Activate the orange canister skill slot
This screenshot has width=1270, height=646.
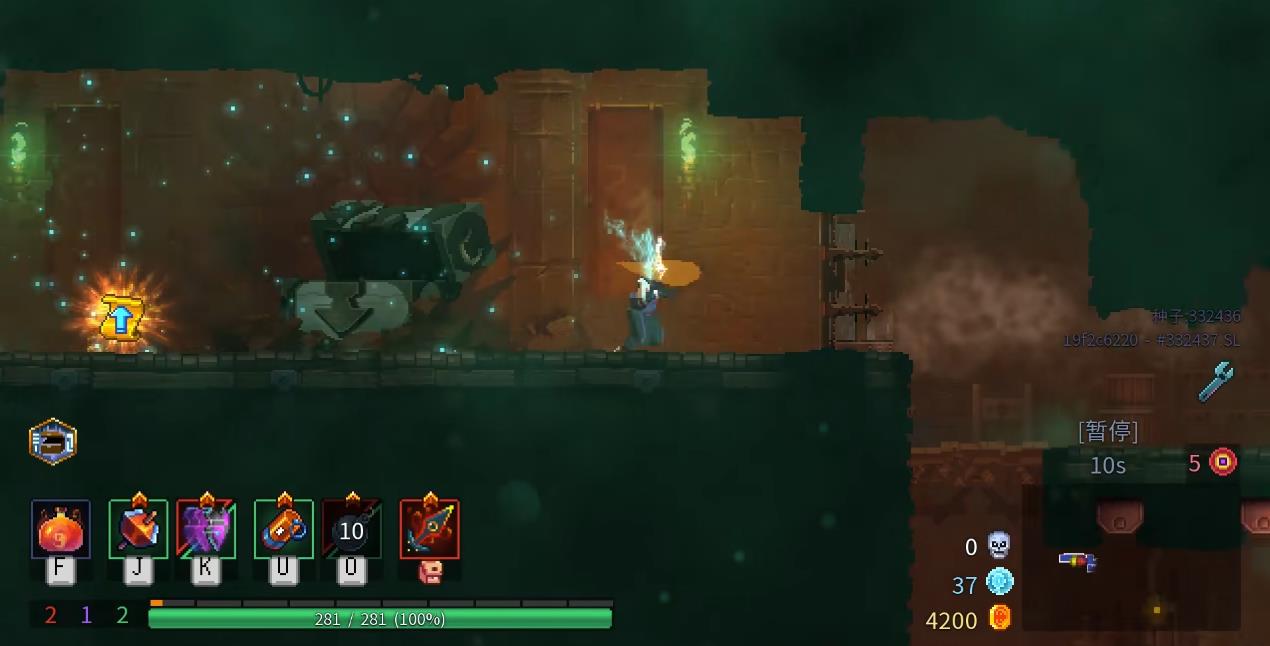coord(283,529)
